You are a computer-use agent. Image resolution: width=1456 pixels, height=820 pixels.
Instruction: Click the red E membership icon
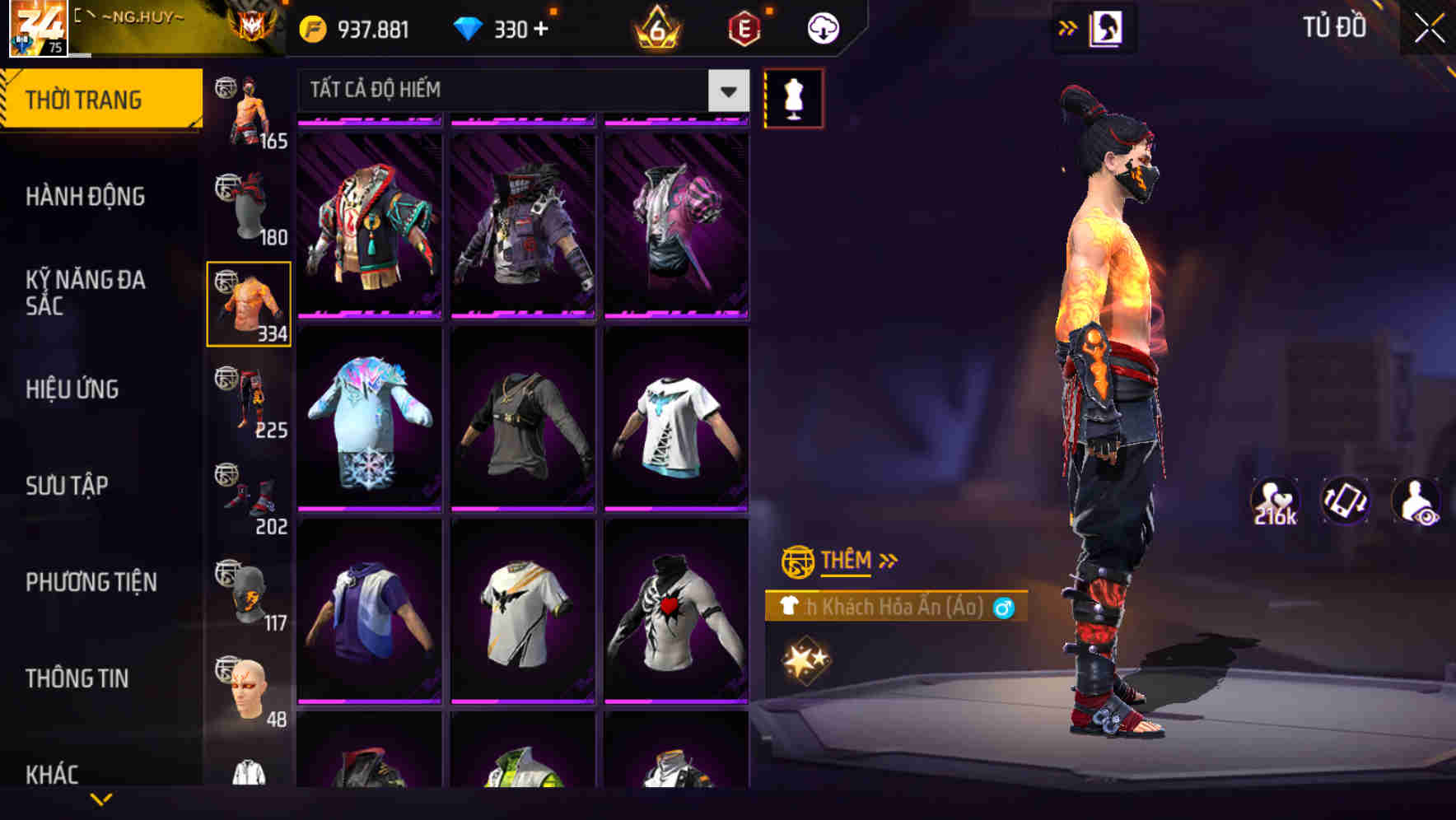[x=742, y=28]
